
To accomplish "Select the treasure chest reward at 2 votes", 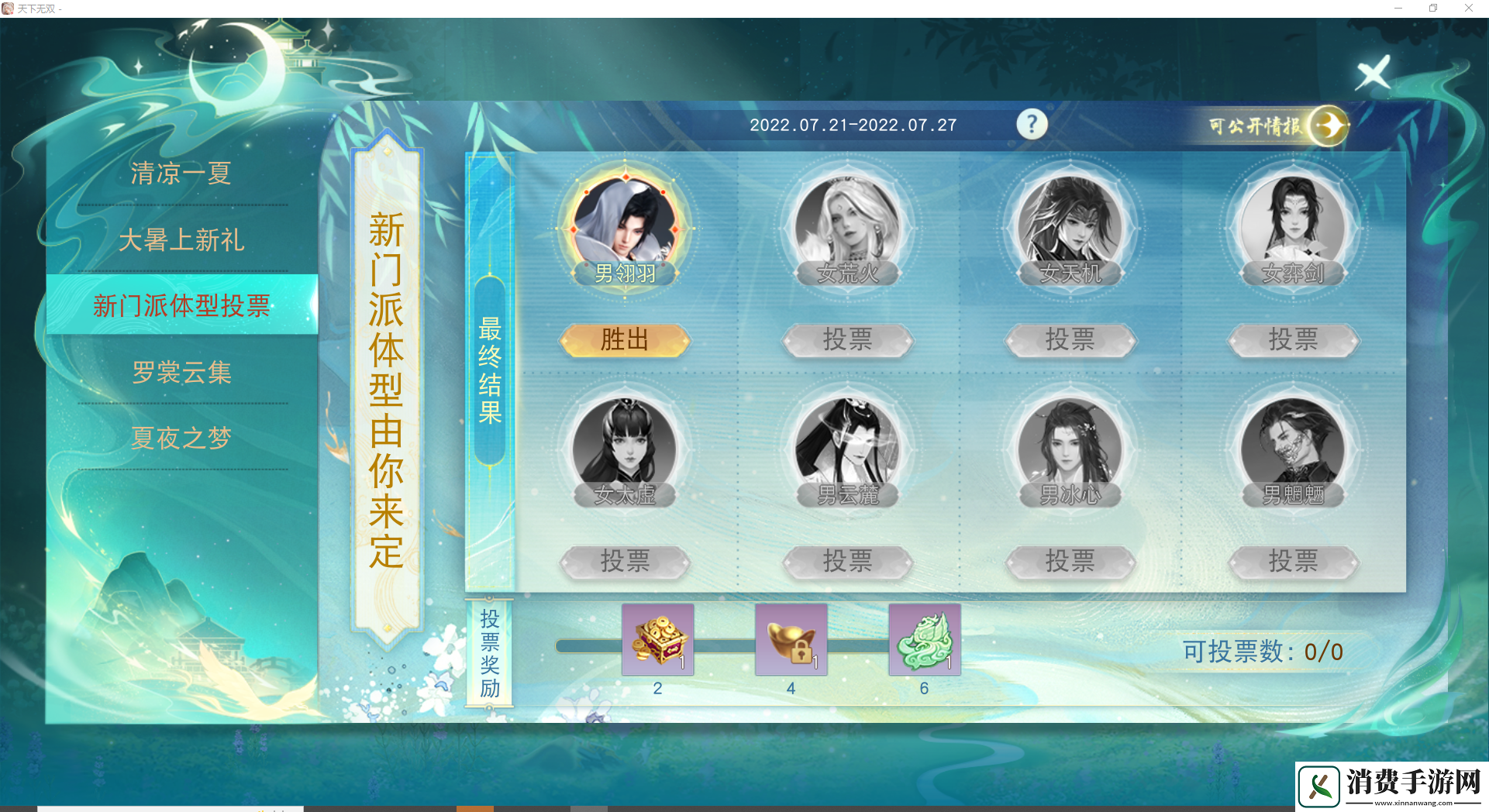I will tap(658, 640).
